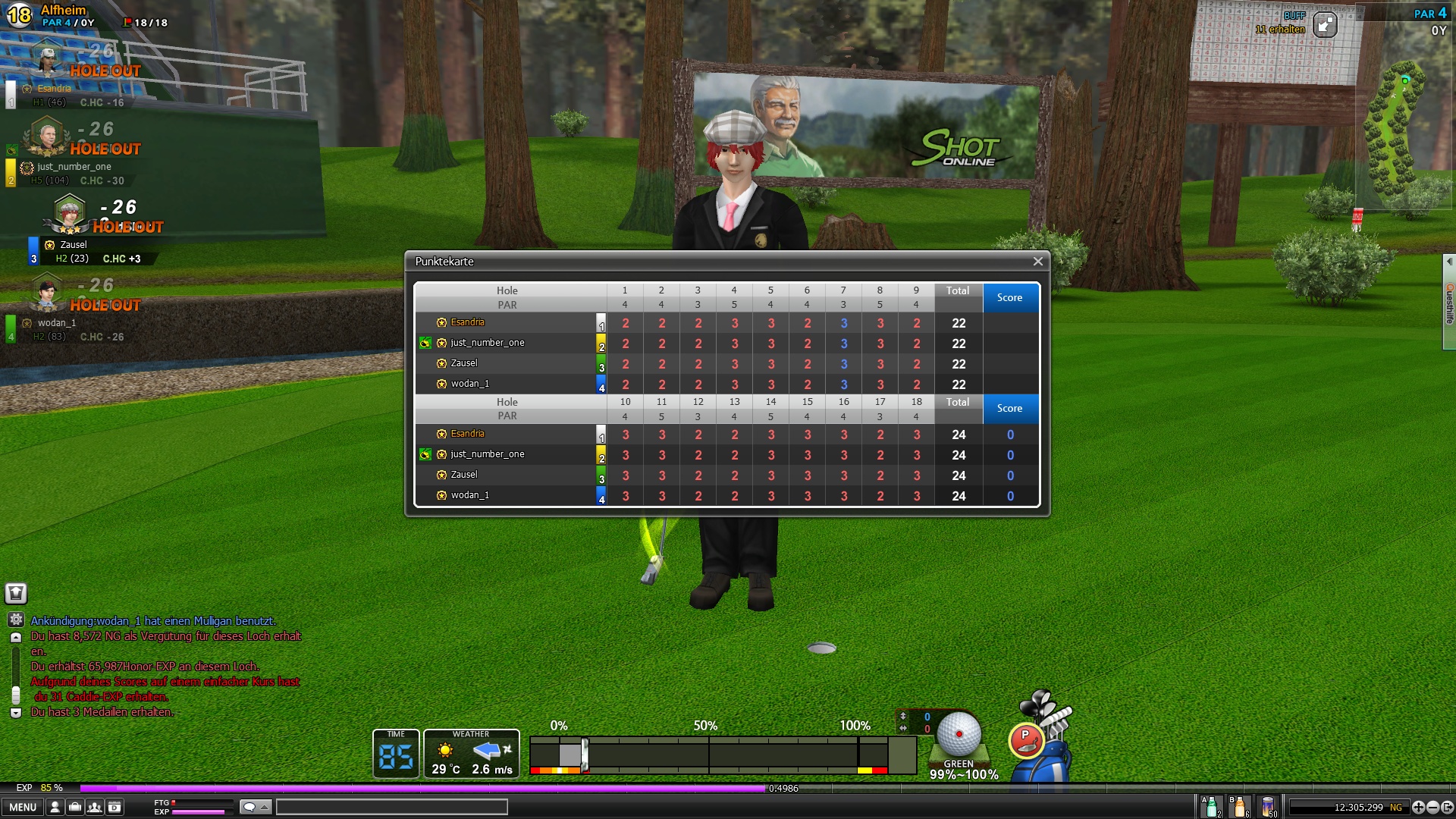Image resolution: width=1456 pixels, height=819 pixels.
Task: Use the blue energy can item
Action: point(1268,807)
